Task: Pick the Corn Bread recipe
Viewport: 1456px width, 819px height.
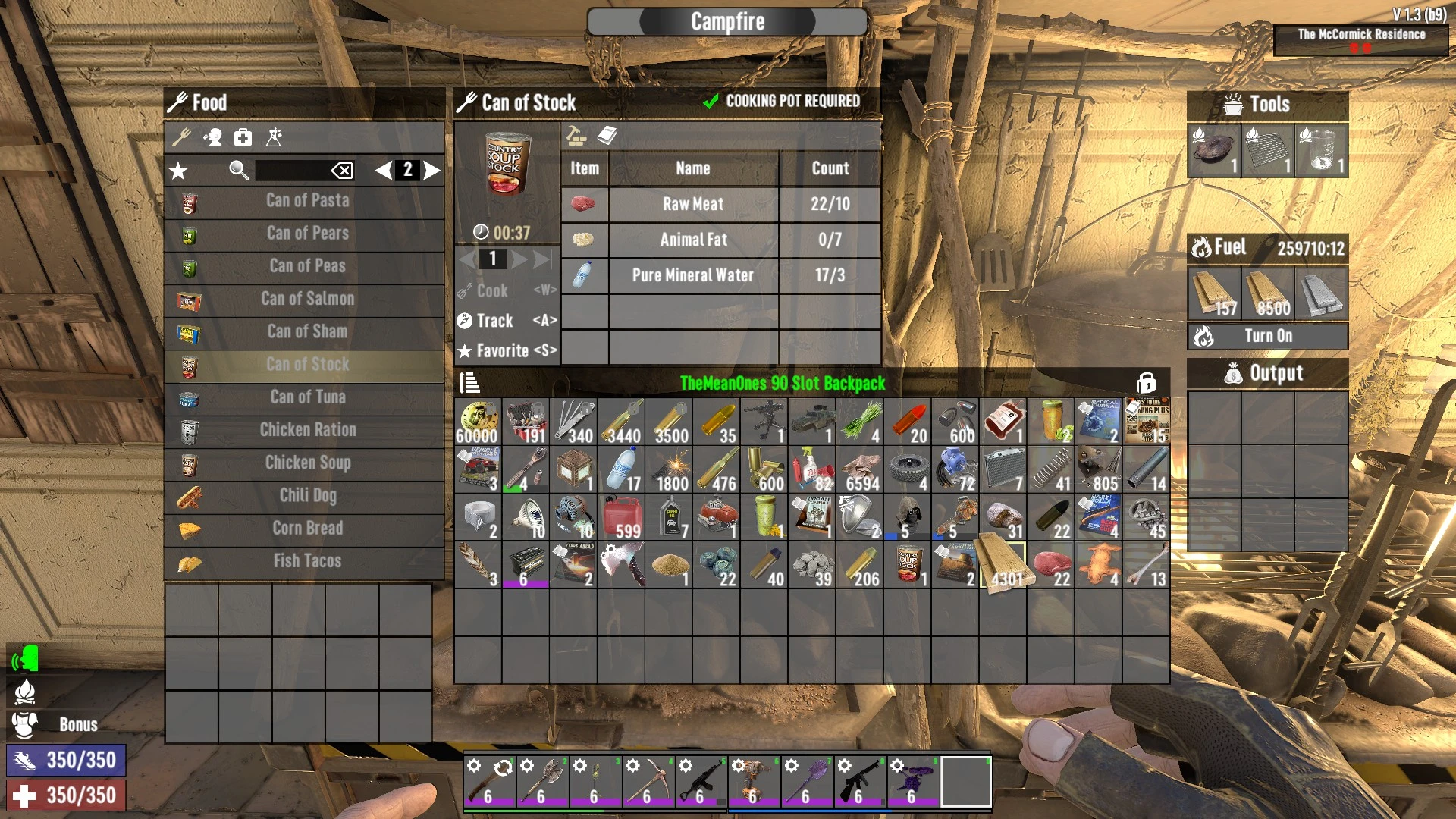Action: [x=306, y=529]
